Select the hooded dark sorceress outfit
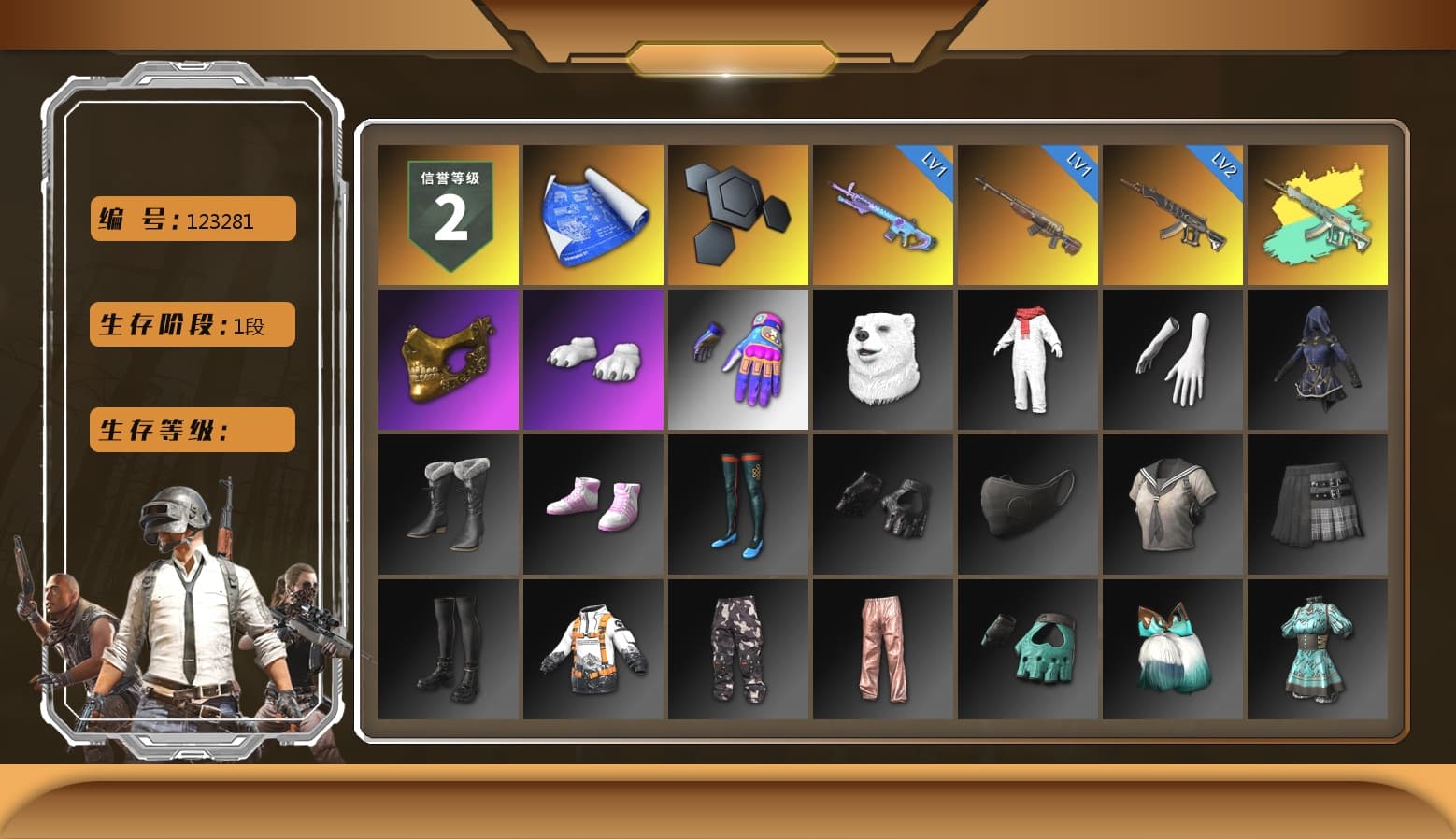1456x839 pixels. (x=1317, y=359)
